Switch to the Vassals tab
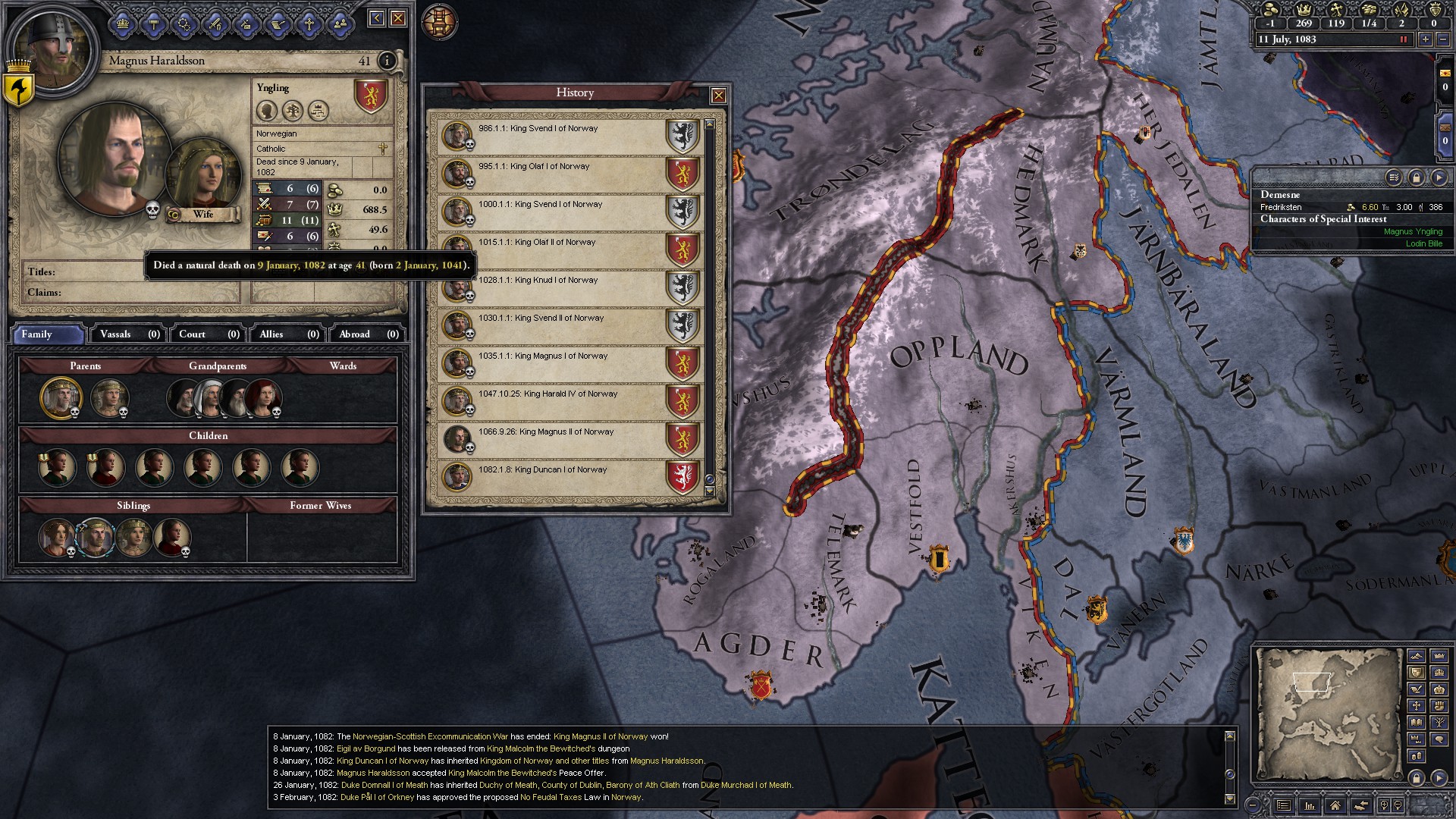 point(129,334)
